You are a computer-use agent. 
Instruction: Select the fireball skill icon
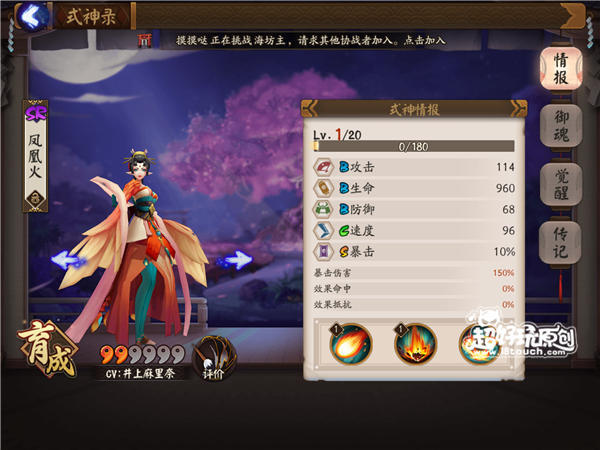351,344
